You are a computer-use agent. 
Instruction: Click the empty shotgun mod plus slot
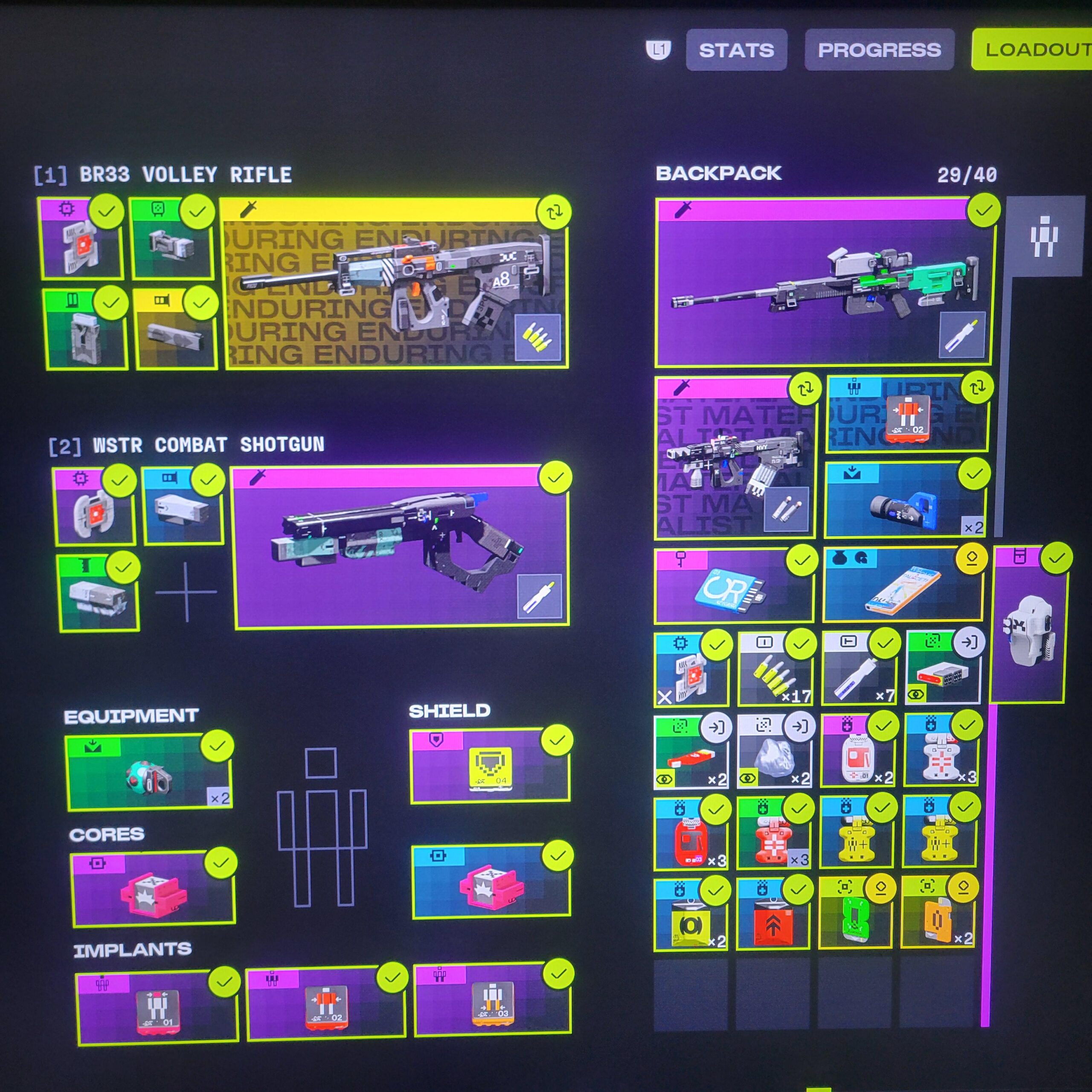click(186, 592)
